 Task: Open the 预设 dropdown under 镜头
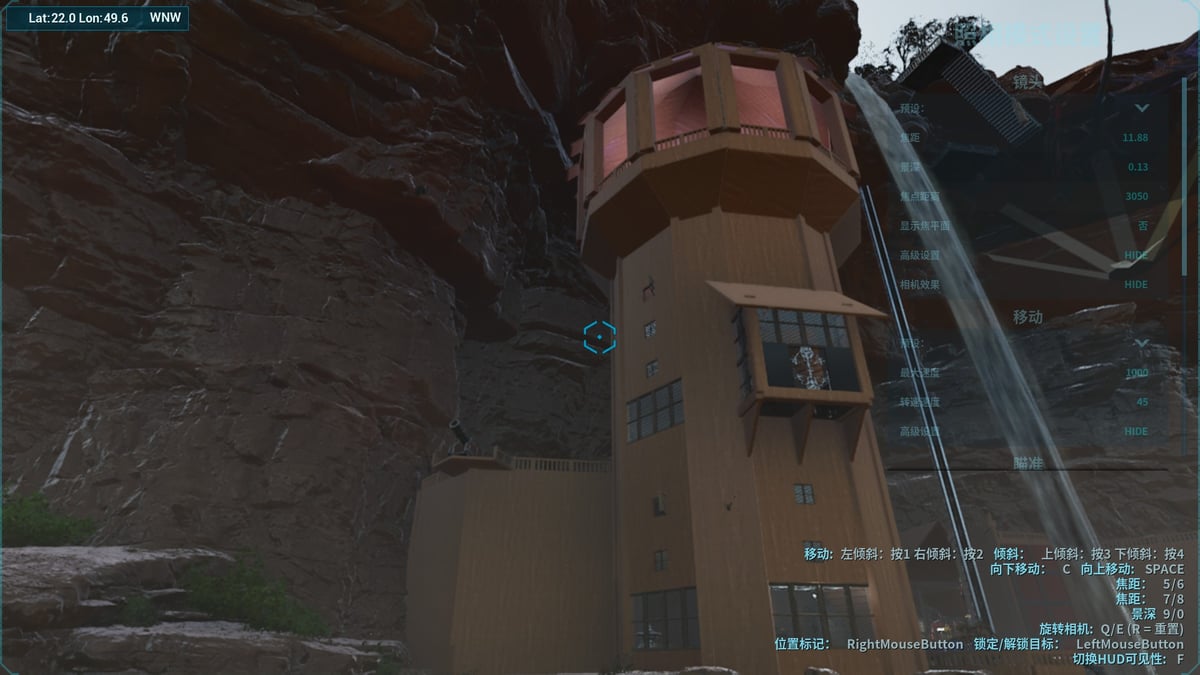click(x=1141, y=108)
